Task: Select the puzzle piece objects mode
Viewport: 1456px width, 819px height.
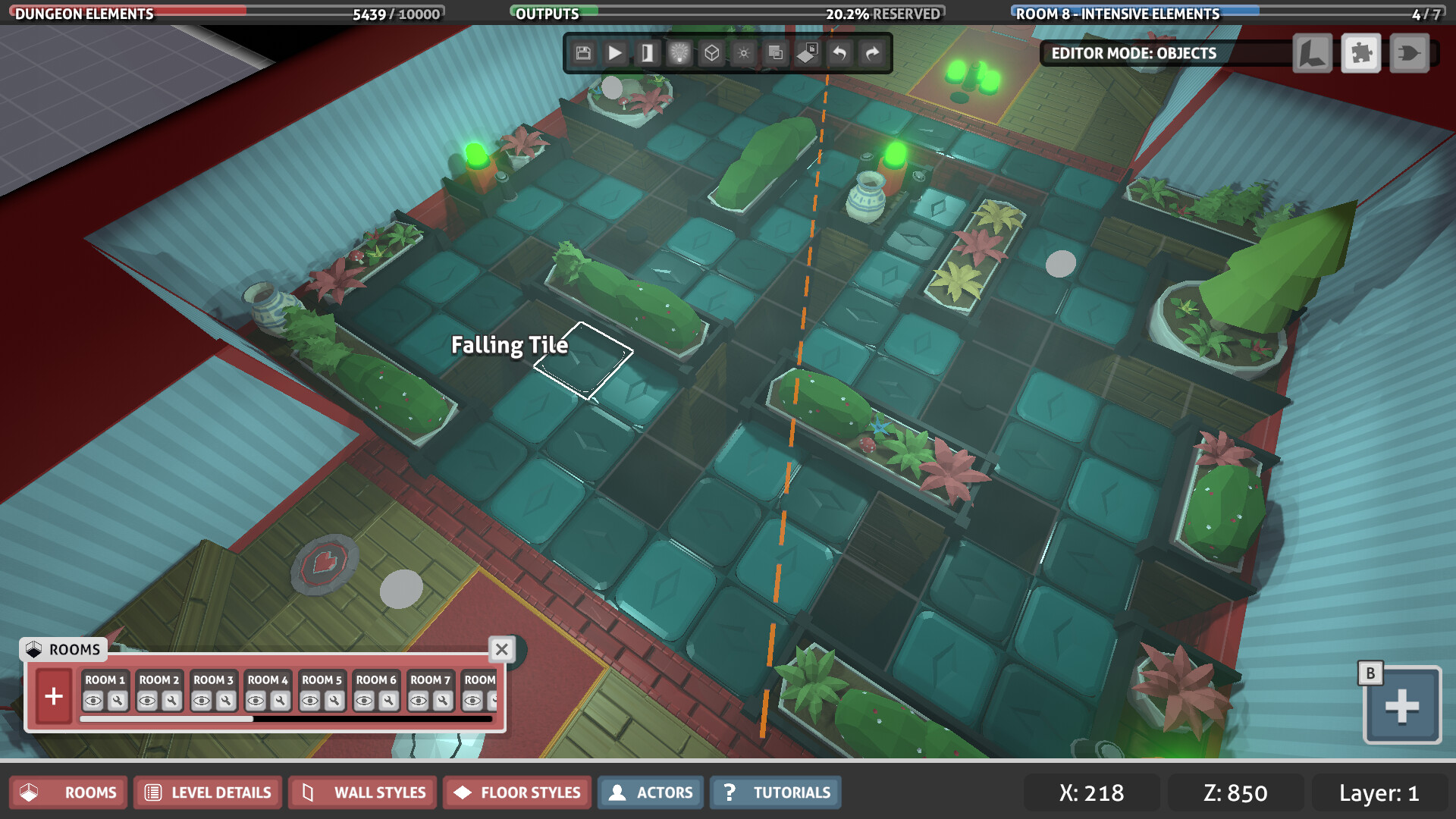Action: 1361,53
